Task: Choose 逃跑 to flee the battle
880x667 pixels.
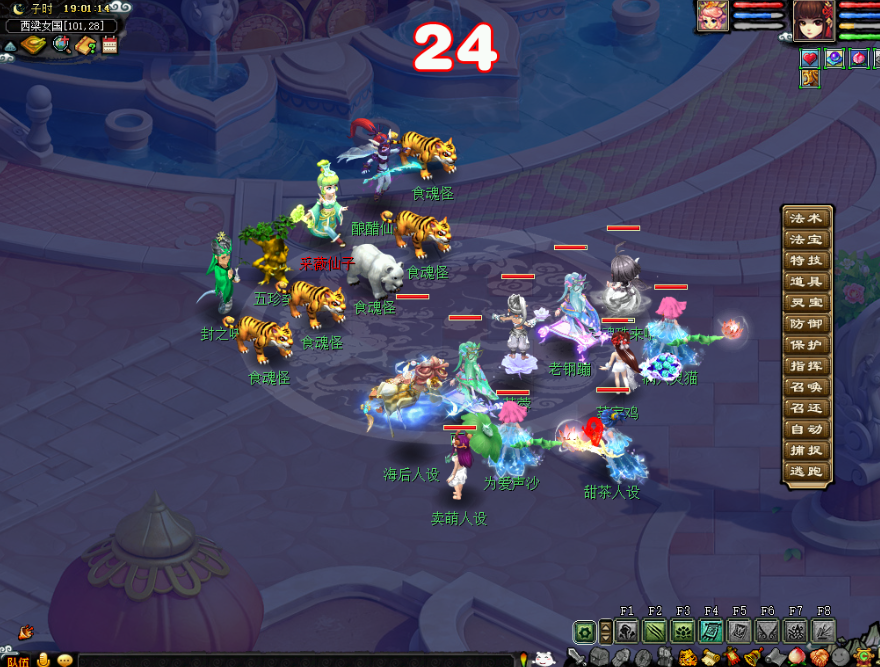Action: tap(806, 470)
